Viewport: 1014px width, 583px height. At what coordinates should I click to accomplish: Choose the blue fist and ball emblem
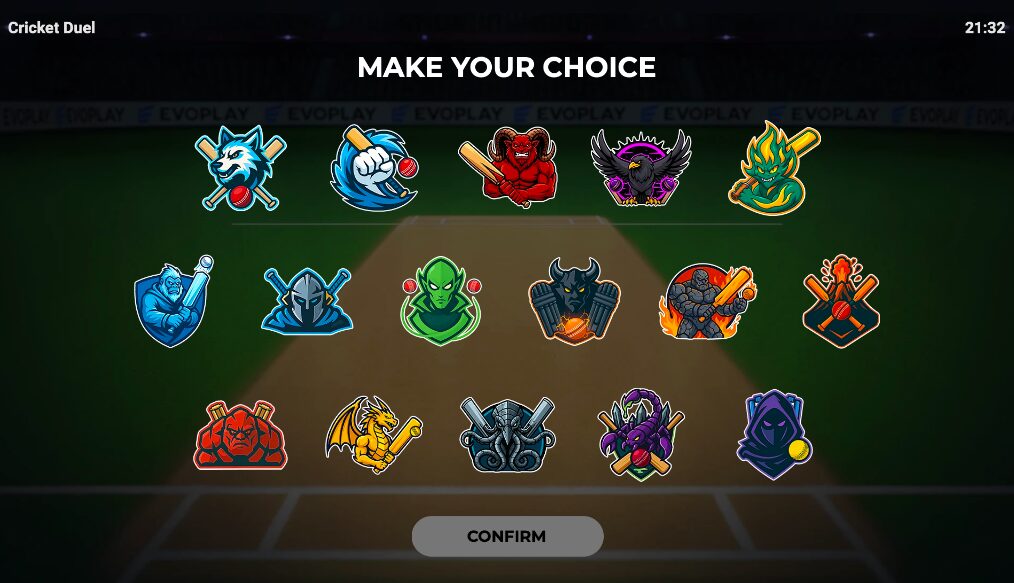(x=372, y=169)
